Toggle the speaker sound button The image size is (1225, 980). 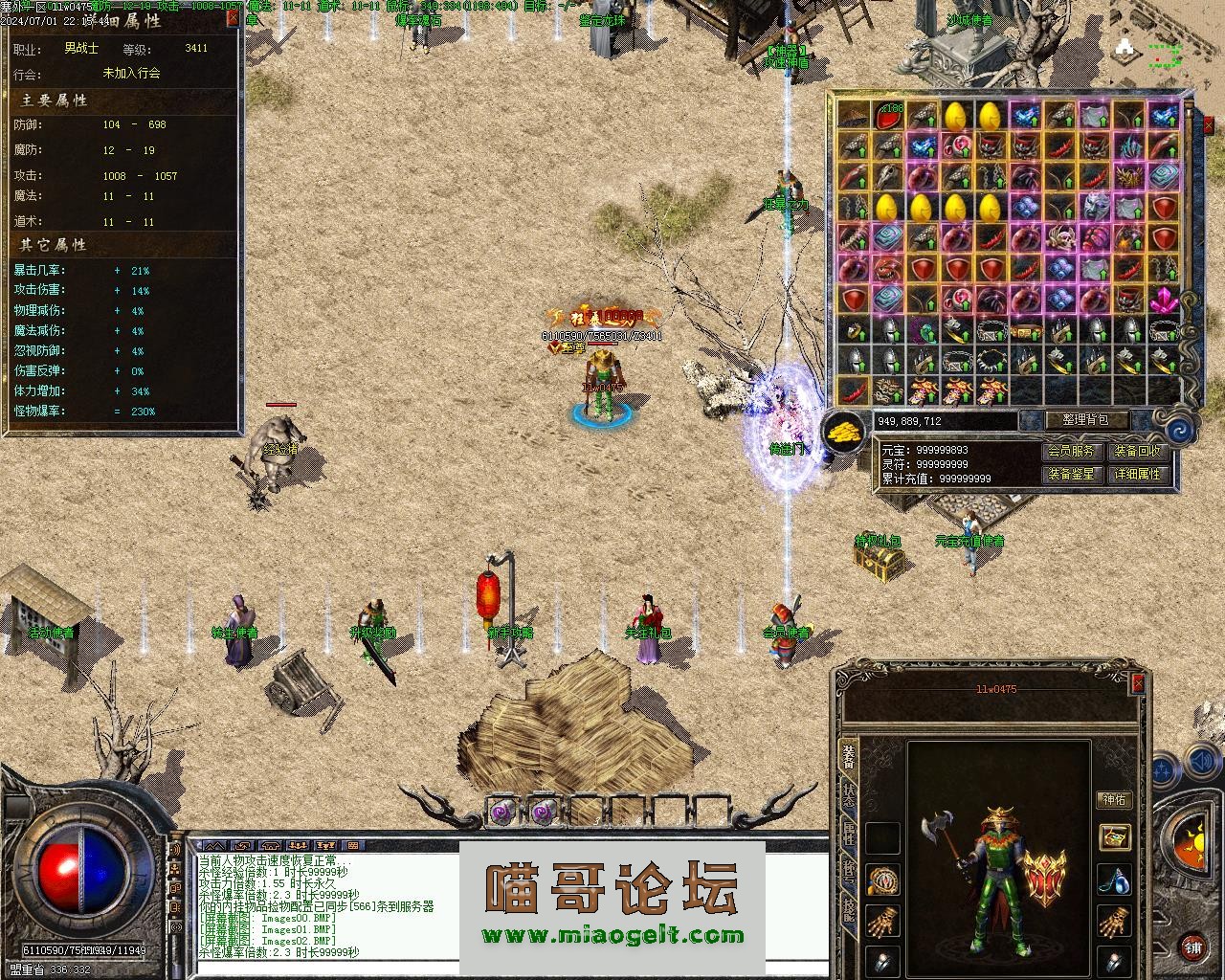pos(1200,763)
